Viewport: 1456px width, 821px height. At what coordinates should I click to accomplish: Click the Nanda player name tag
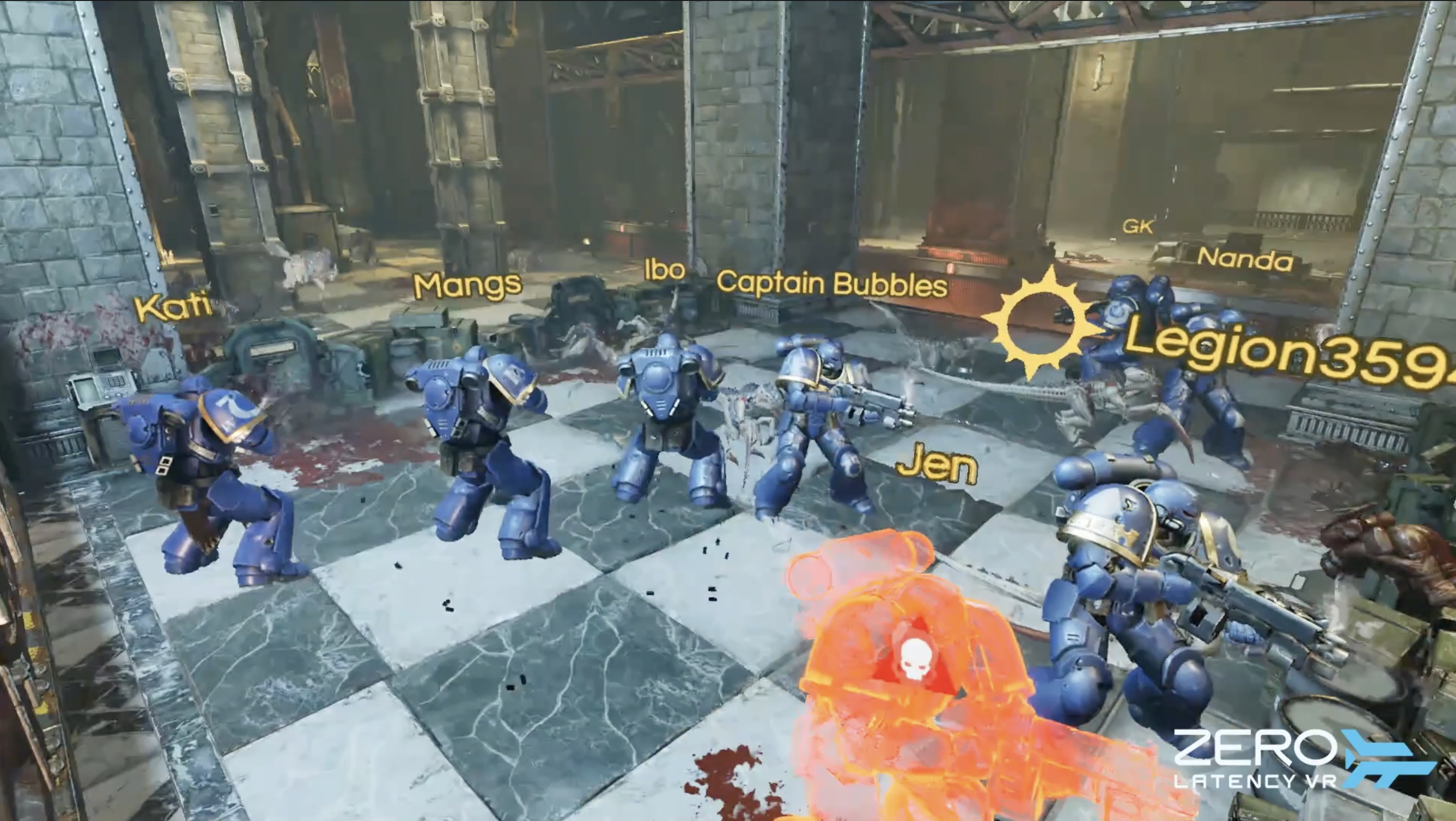click(1245, 259)
